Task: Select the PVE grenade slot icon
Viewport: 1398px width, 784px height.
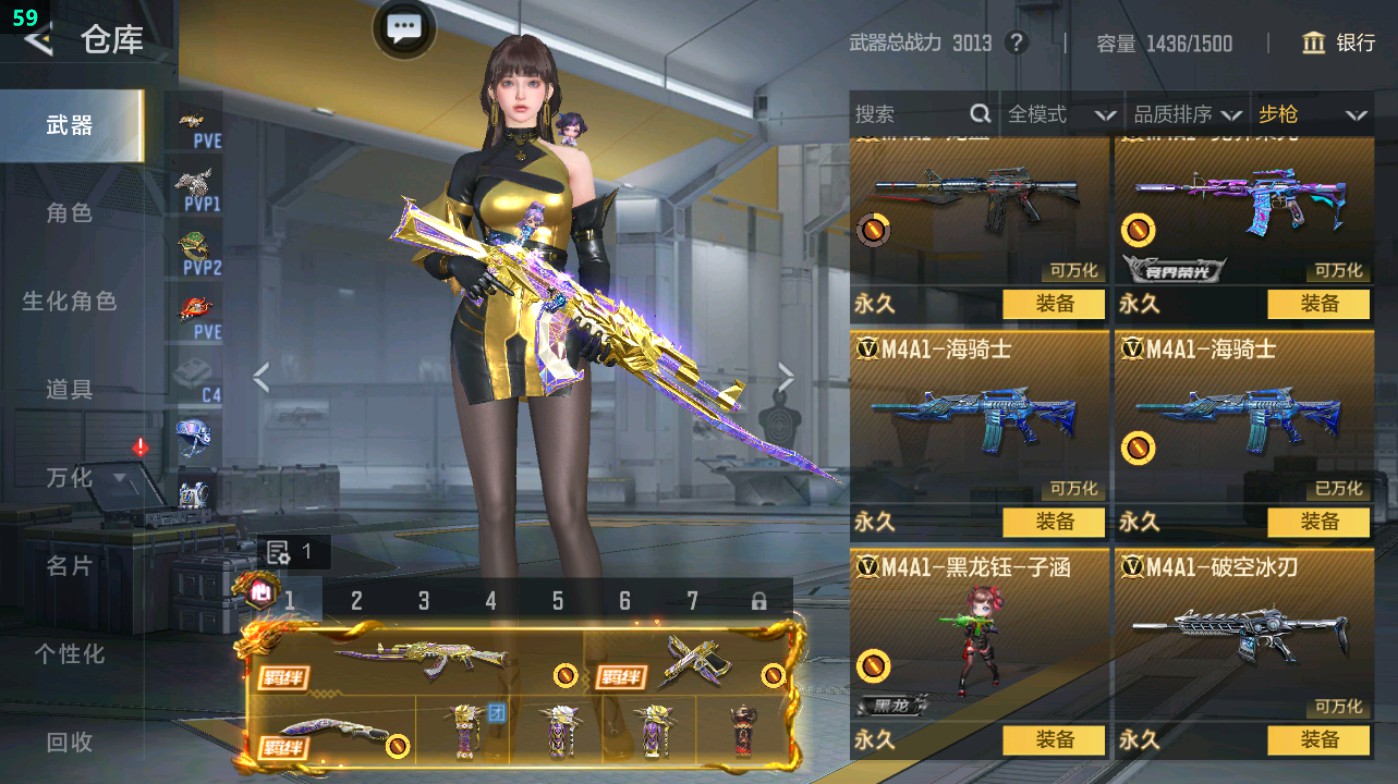Action: point(190,120)
